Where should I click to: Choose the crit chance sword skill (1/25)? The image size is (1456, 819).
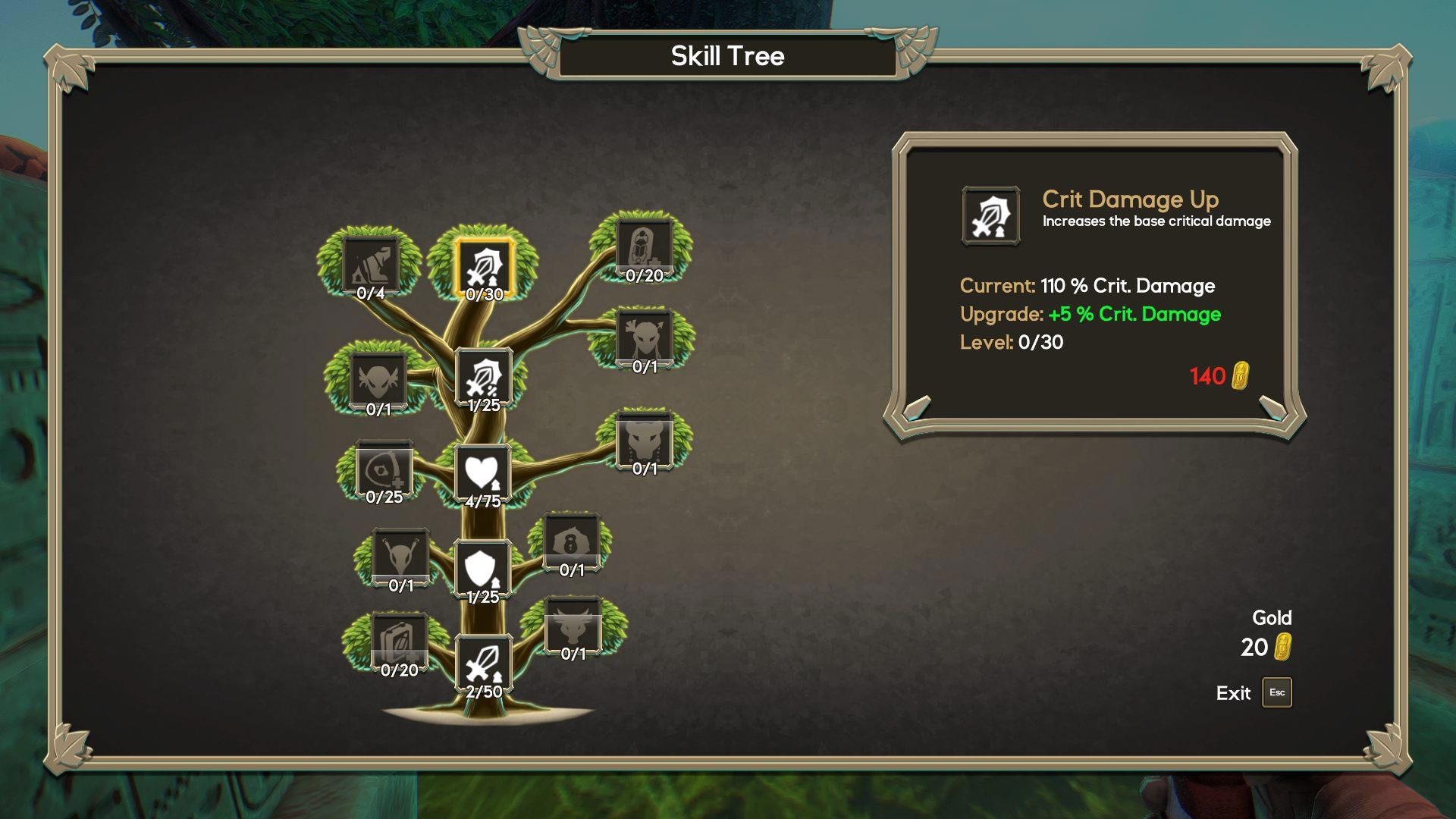(484, 377)
